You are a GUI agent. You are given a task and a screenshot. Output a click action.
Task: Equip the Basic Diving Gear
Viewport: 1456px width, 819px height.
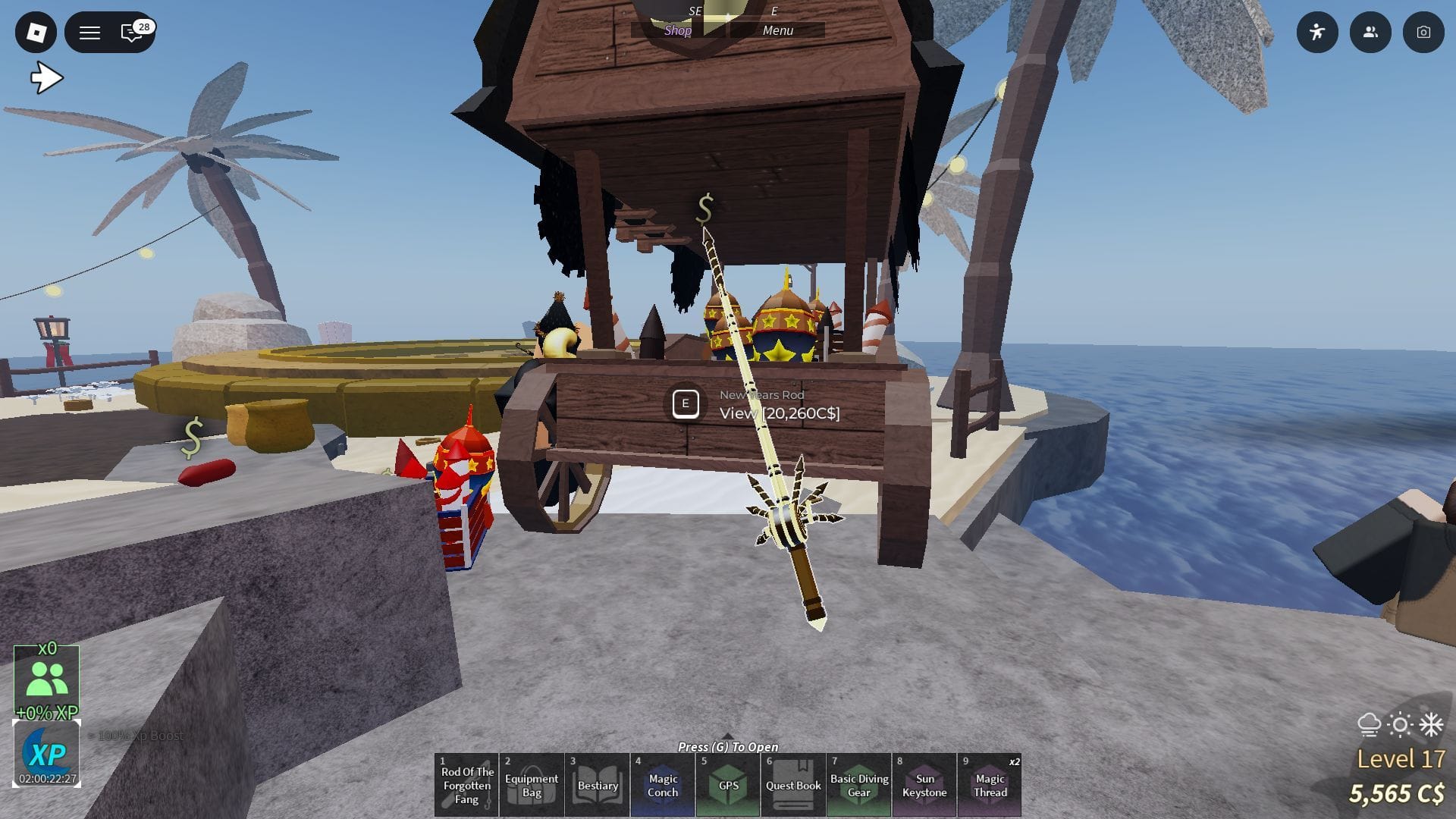click(x=858, y=785)
